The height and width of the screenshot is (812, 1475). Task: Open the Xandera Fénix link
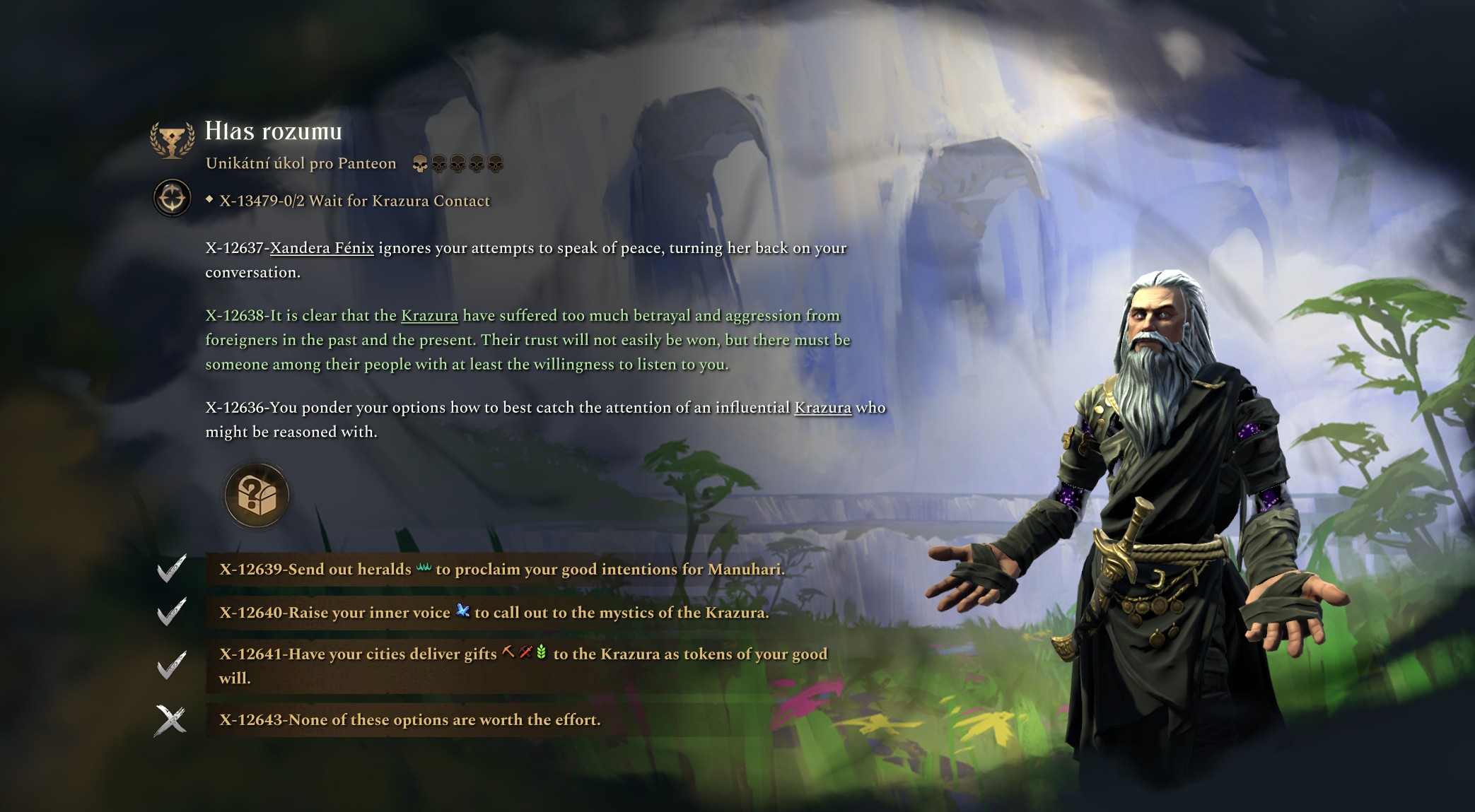(x=322, y=248)
